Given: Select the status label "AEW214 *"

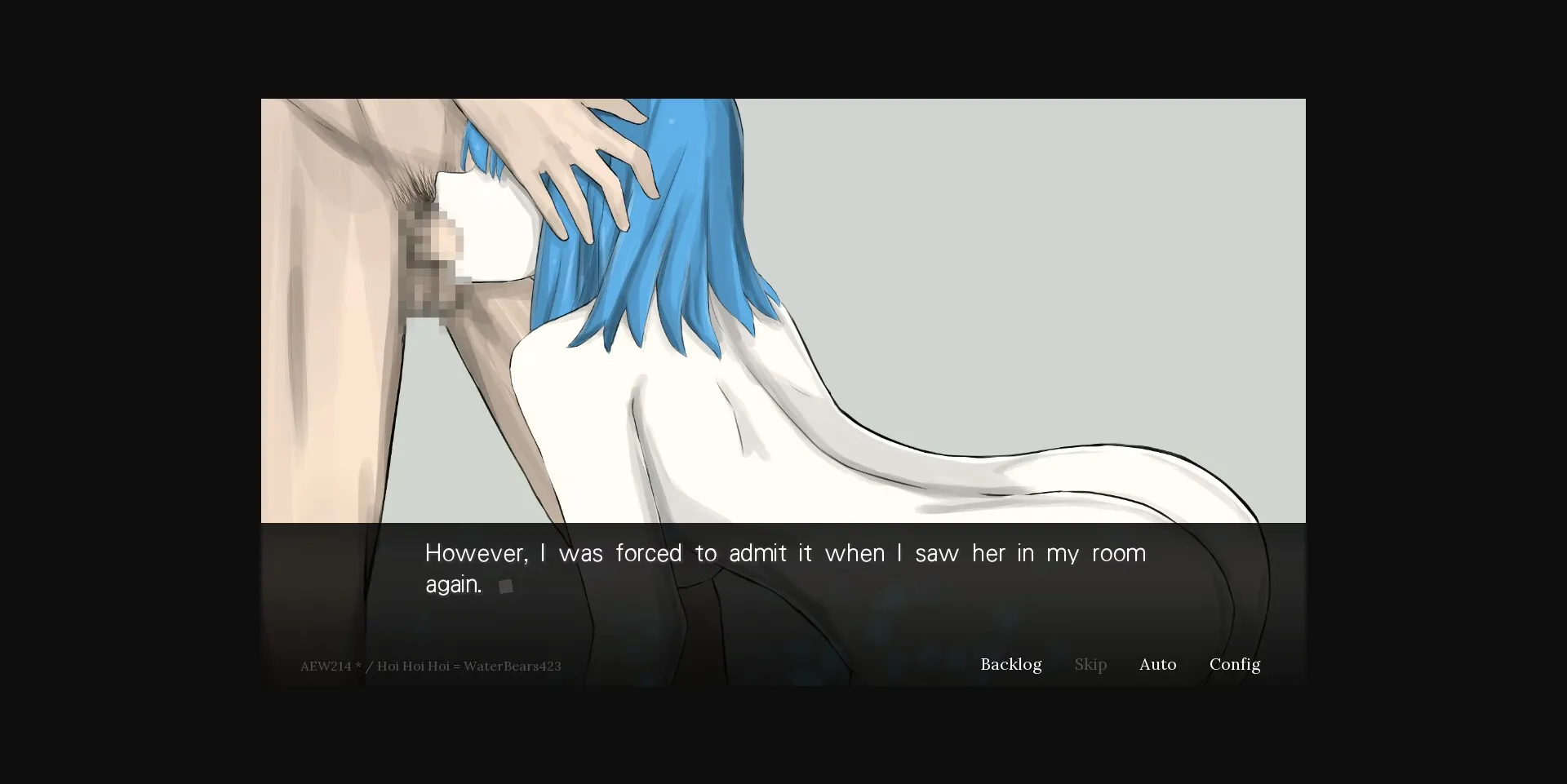Looking at the screenshot, I should tap(329, 666).
